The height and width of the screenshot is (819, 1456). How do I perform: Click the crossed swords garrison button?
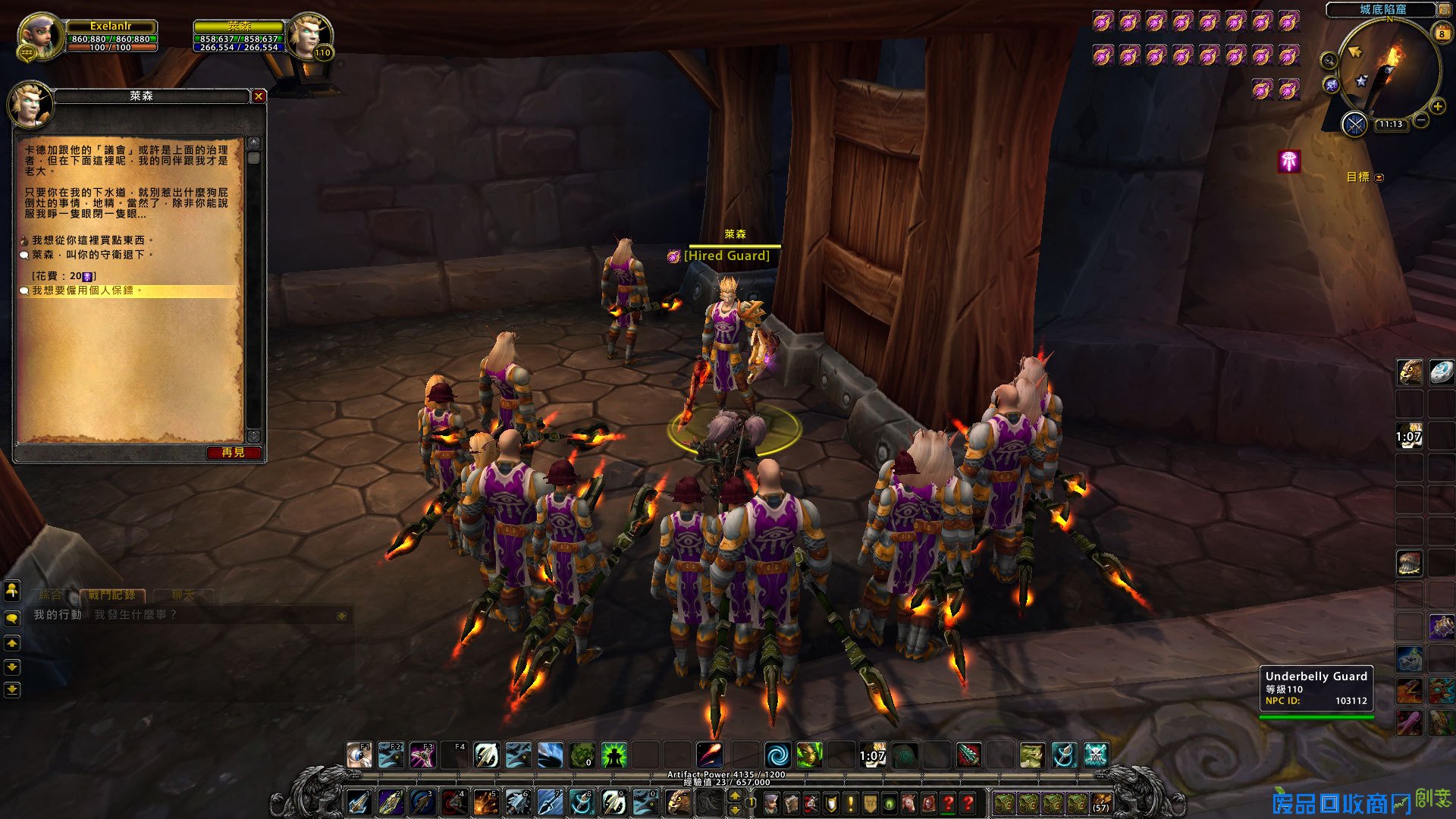pos(1354,124)
